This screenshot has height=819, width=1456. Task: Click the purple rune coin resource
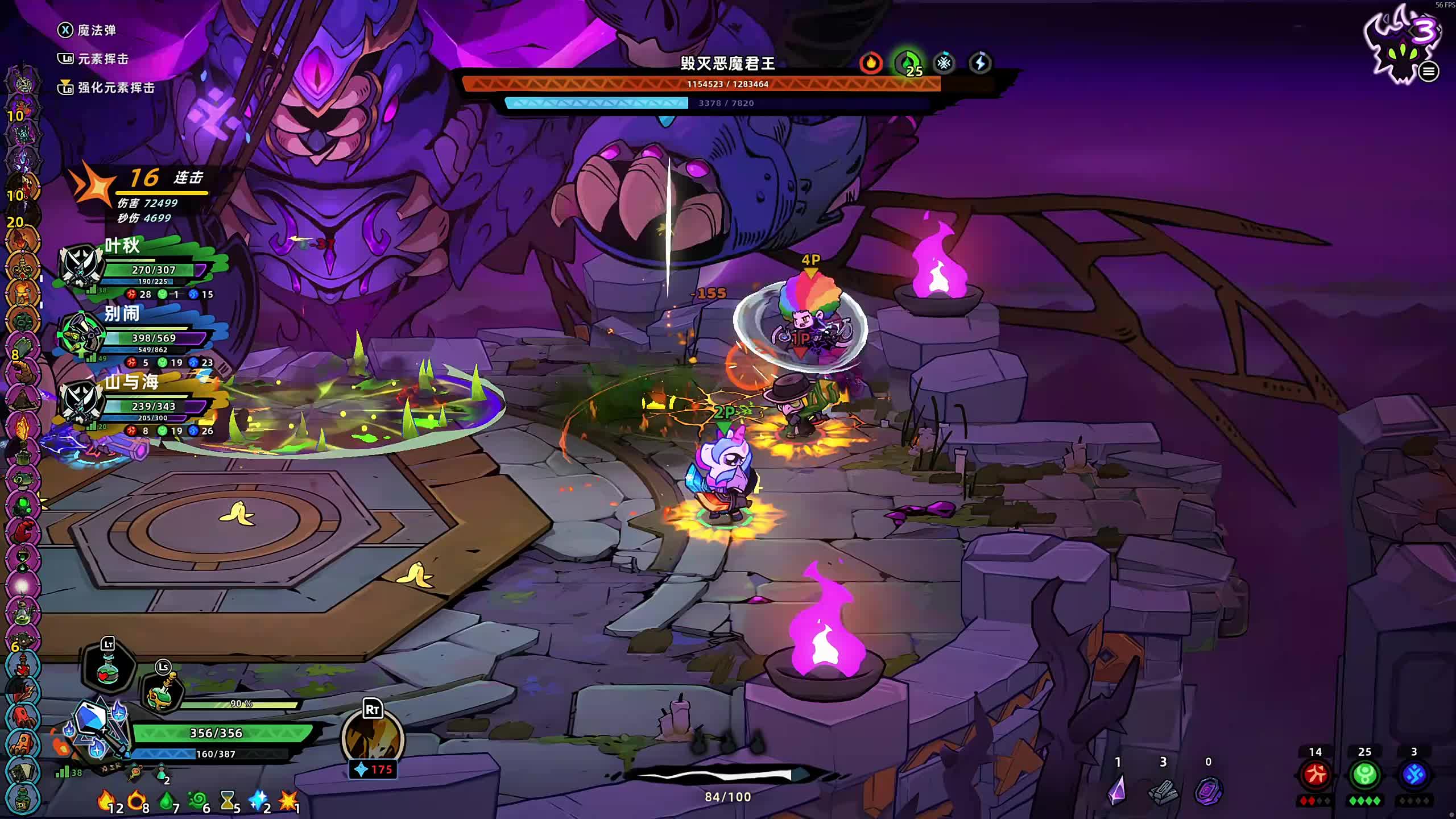(x=1208, y=791)
